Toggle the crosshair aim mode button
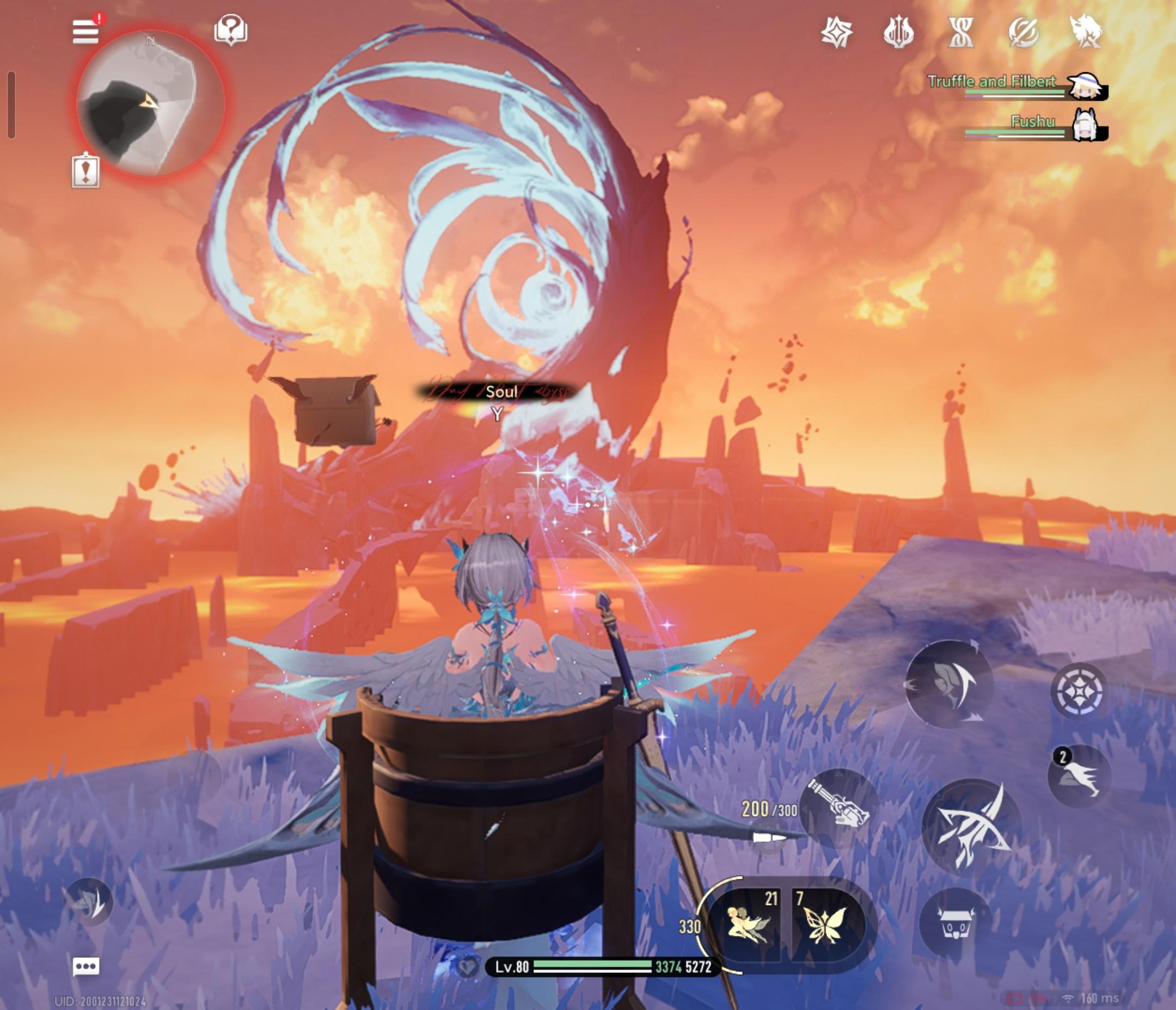 coord(1079,691)
